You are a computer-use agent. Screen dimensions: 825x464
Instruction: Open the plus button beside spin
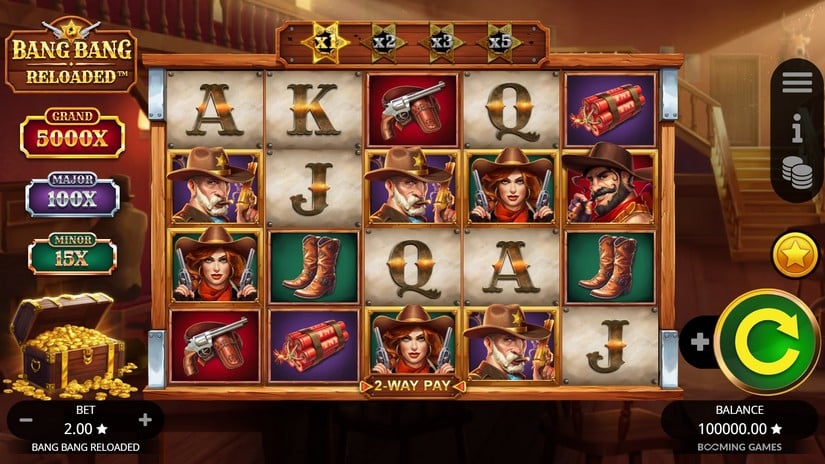click(700, 342)
